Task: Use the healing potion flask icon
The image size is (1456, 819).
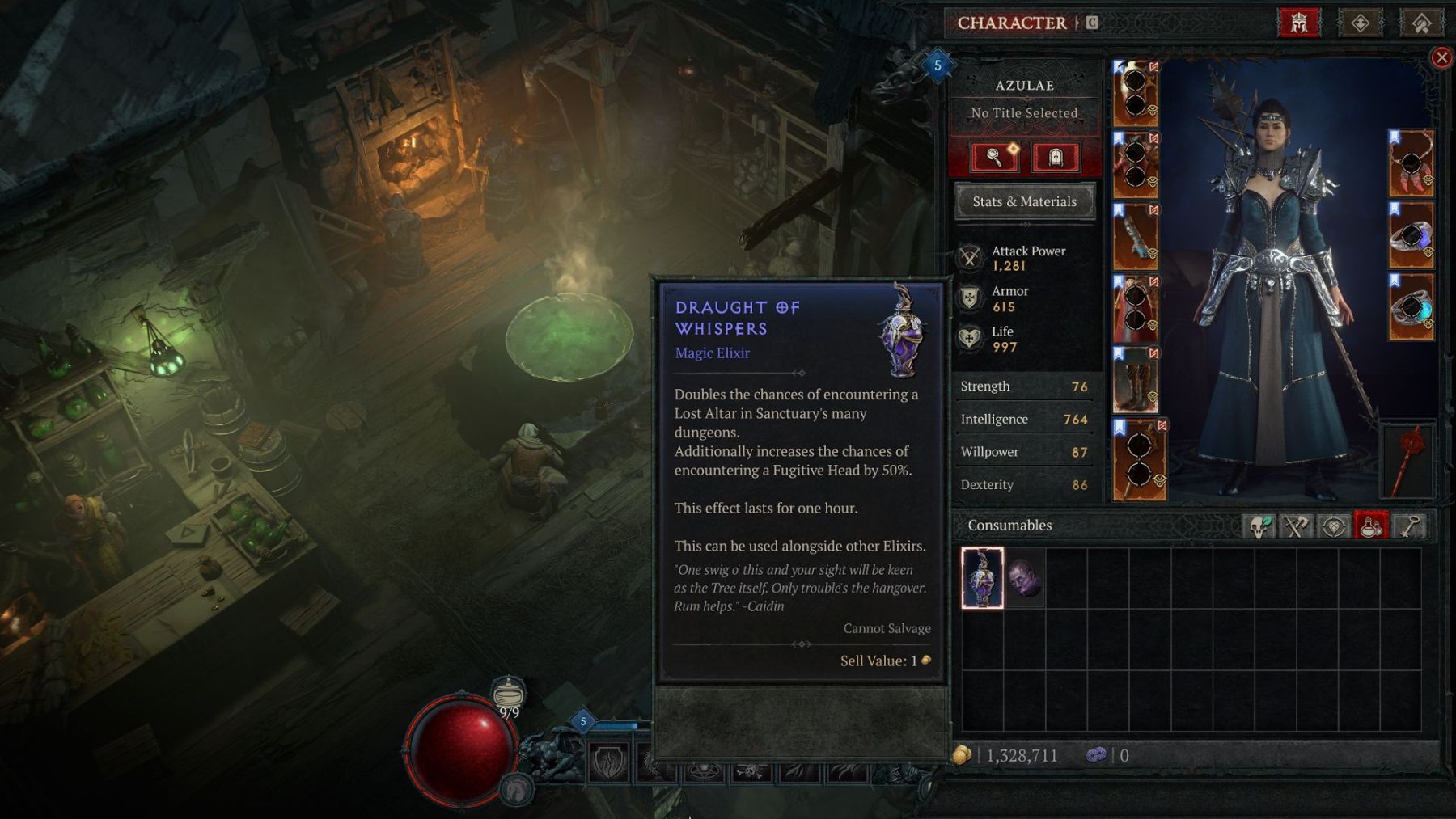Action: click(508, 694)
